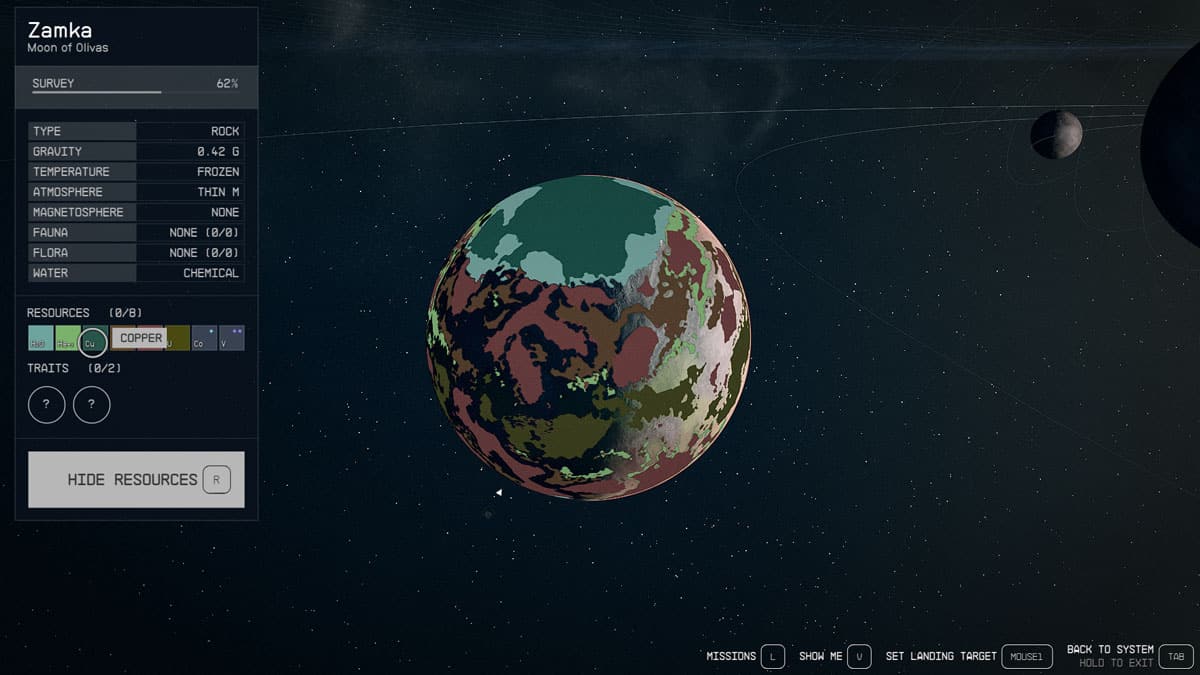Open the Missions menu
The height and width of the screenshot is (675, 1200).
click(772, 656)
